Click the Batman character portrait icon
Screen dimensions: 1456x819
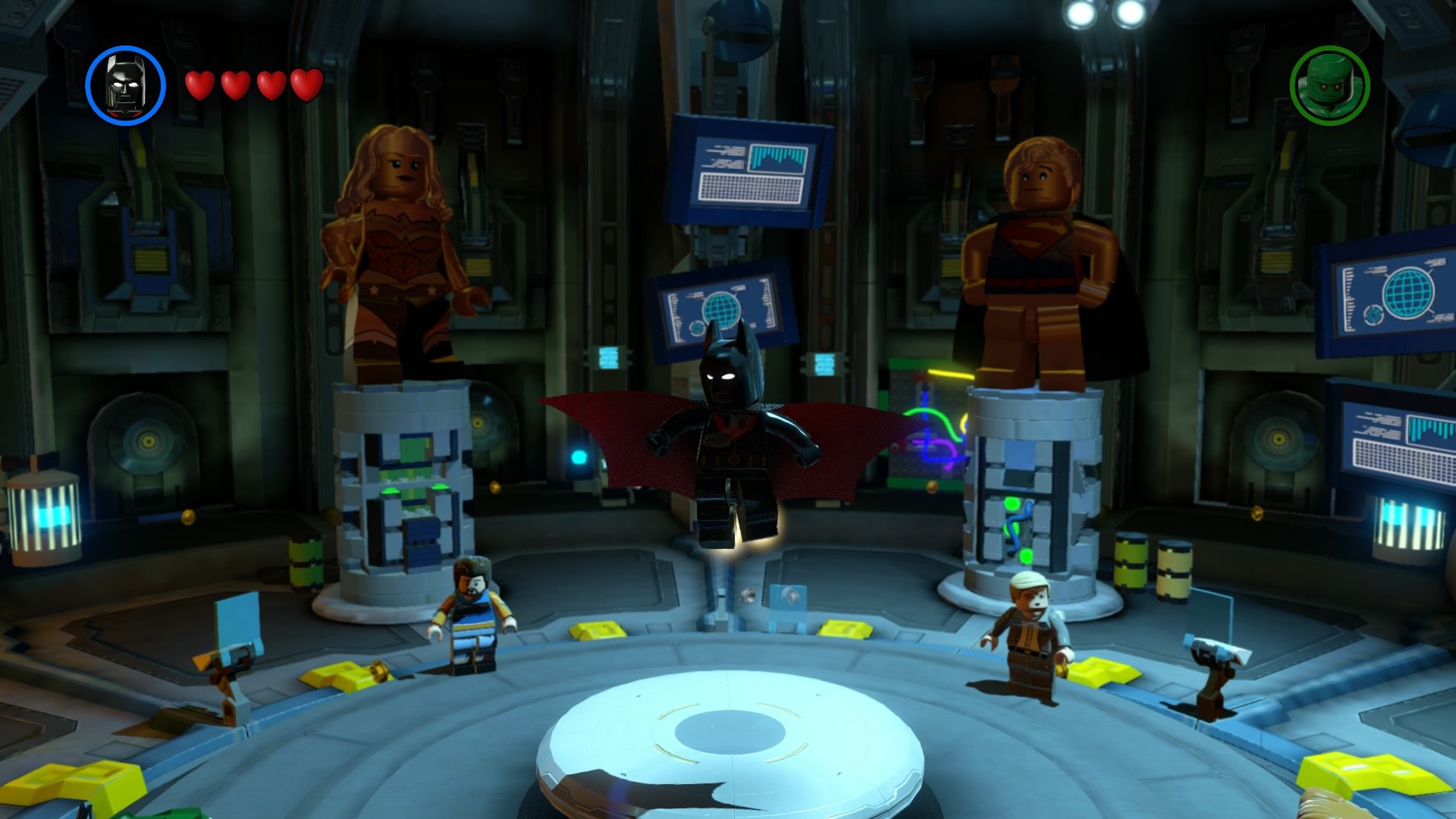click(124, 82)
